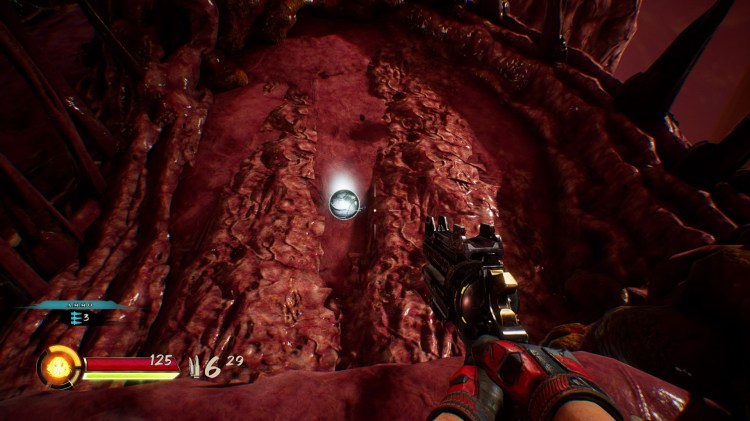Click the bullet ammo type icon

point(193,366)
